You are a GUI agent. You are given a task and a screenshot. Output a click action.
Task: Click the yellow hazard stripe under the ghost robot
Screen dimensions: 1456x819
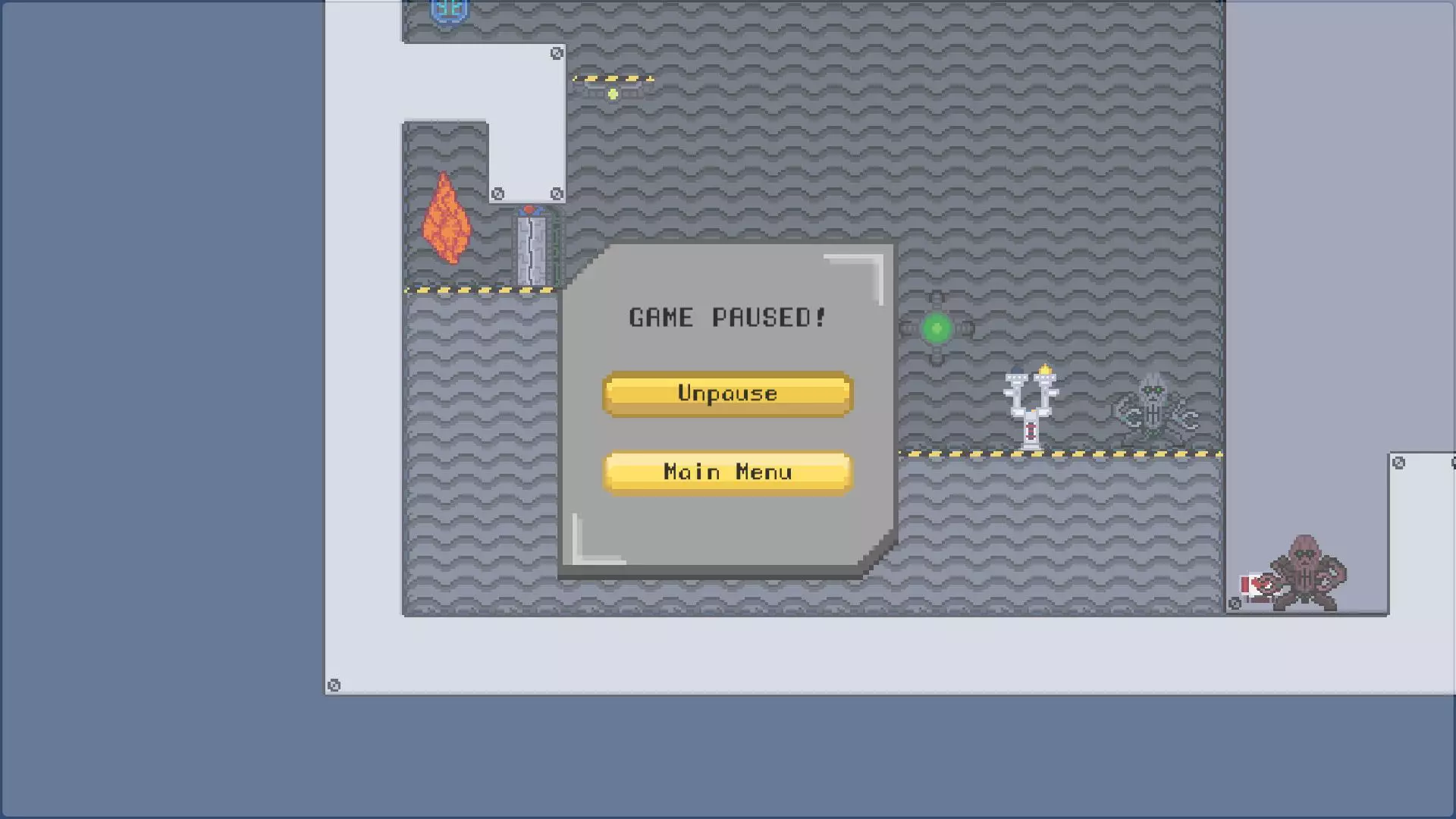tap(1153, 453)
